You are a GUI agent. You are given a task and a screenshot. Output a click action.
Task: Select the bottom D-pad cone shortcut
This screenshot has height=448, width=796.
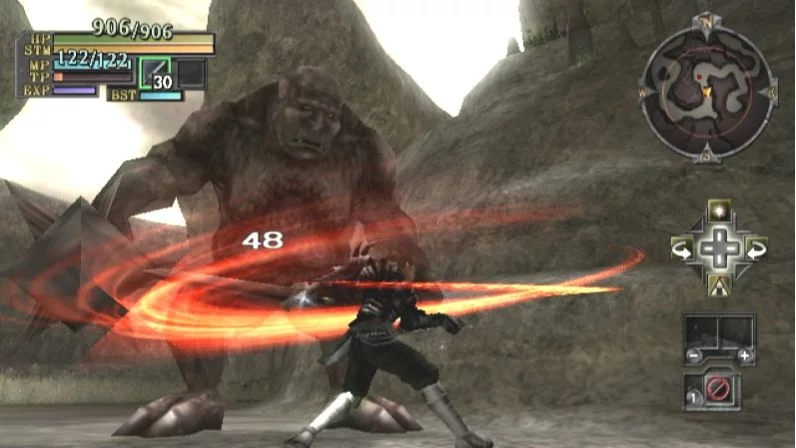tap(718, 285)
